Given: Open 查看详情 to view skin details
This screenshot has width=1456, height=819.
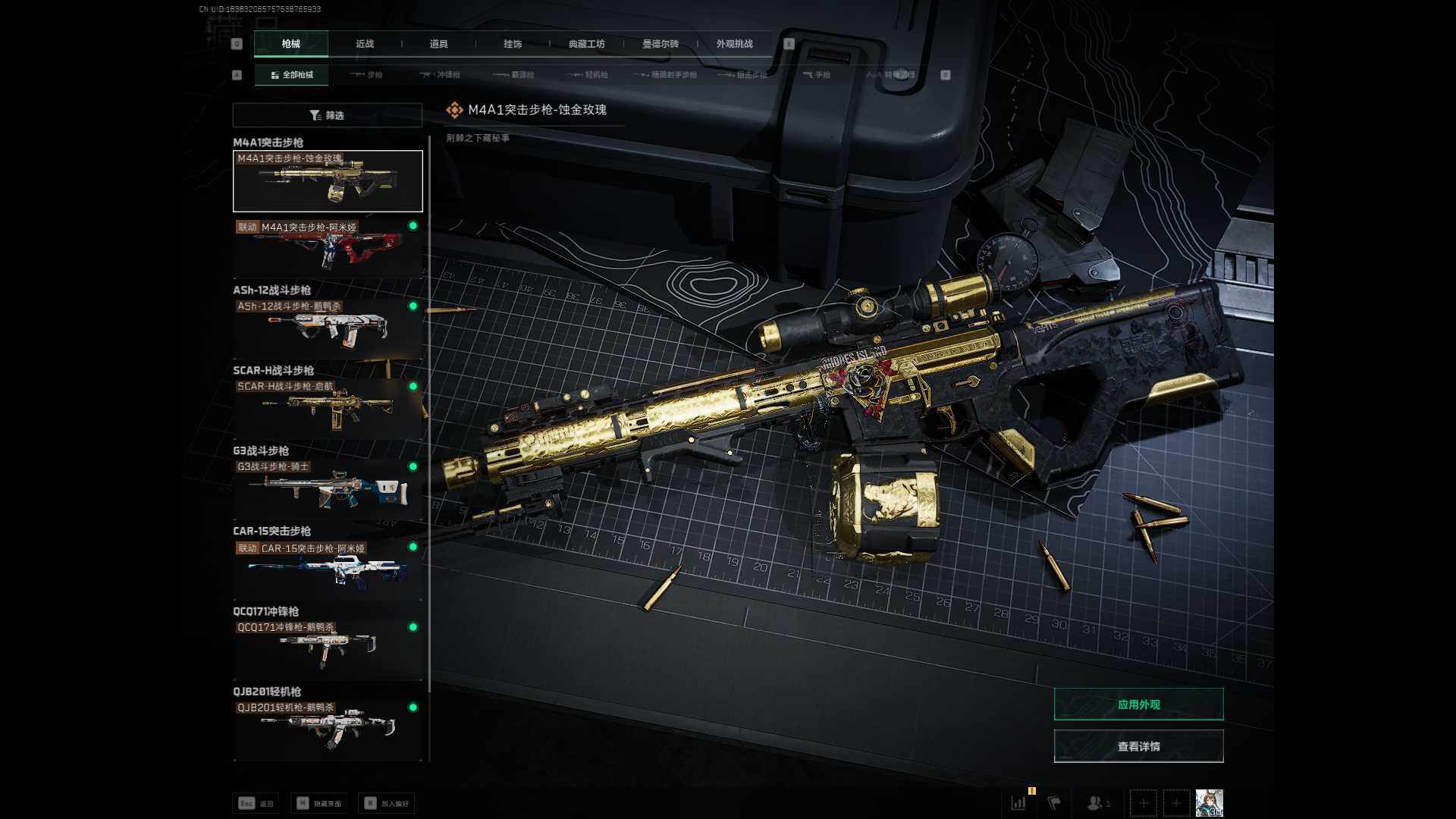Looking at the screenshot, I should coord(1138,747).
